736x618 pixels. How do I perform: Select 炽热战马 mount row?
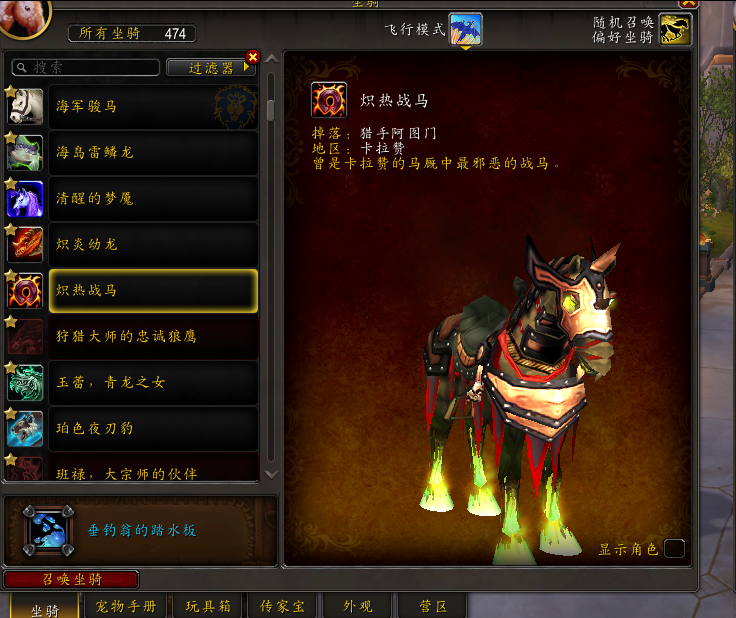pyautogui.click(x=152, y=290)
